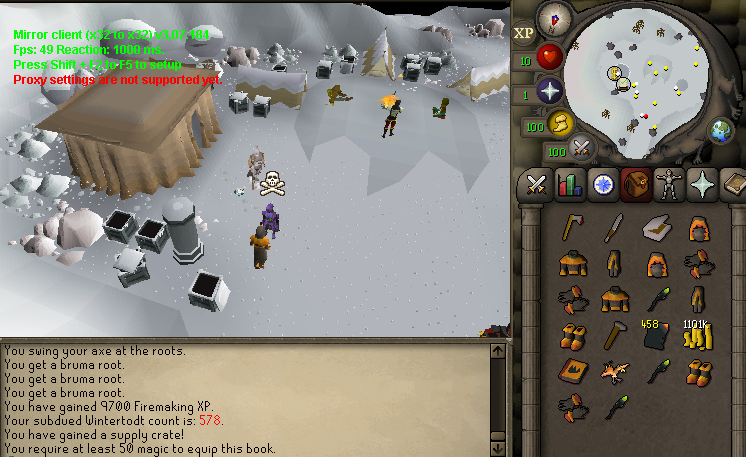Switch to the Skills tab
746x457 pixels.
tap(569, 185)
